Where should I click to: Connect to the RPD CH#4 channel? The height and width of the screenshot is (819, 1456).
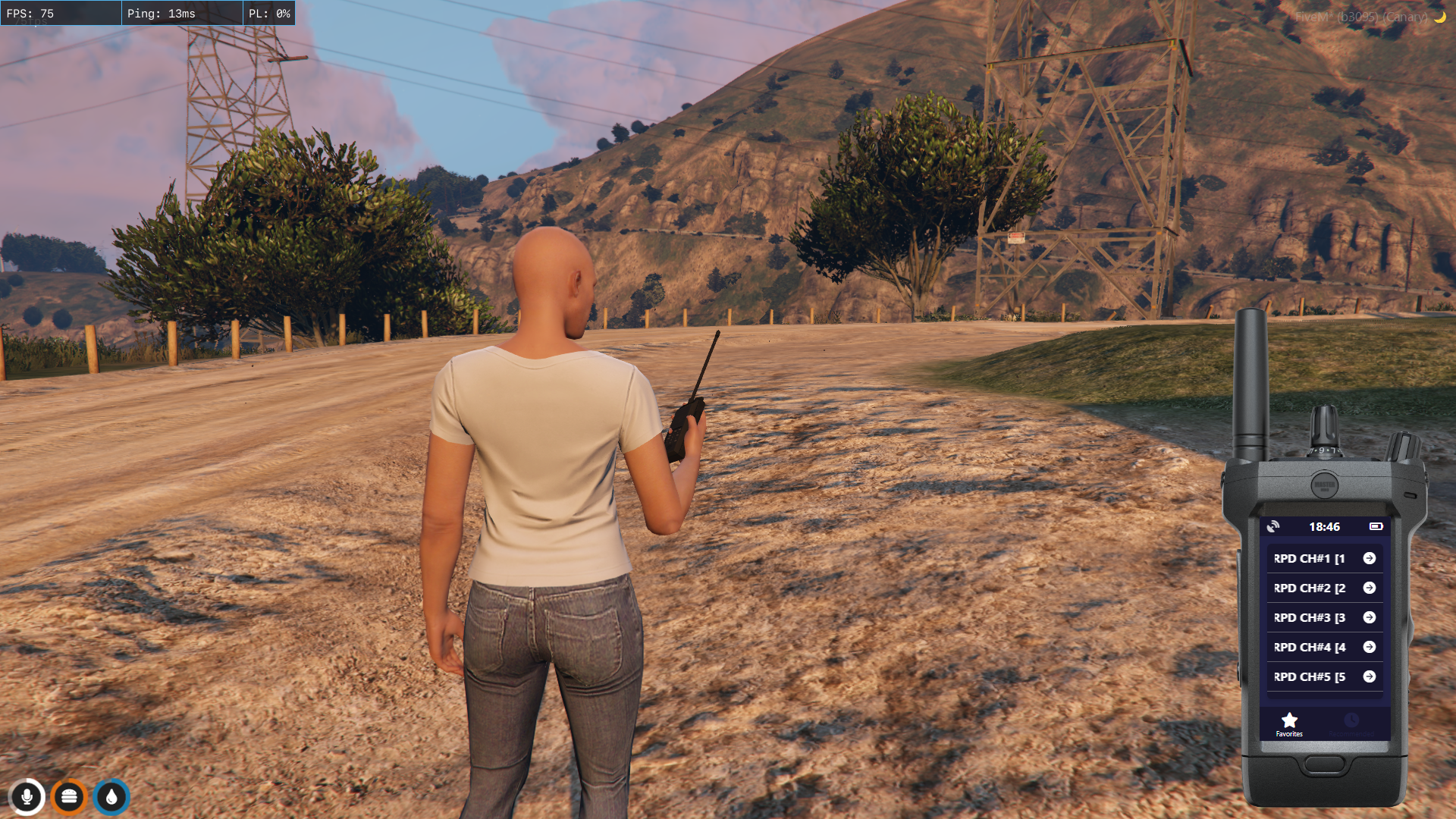pyautogui.click(x=1324, y=647)
